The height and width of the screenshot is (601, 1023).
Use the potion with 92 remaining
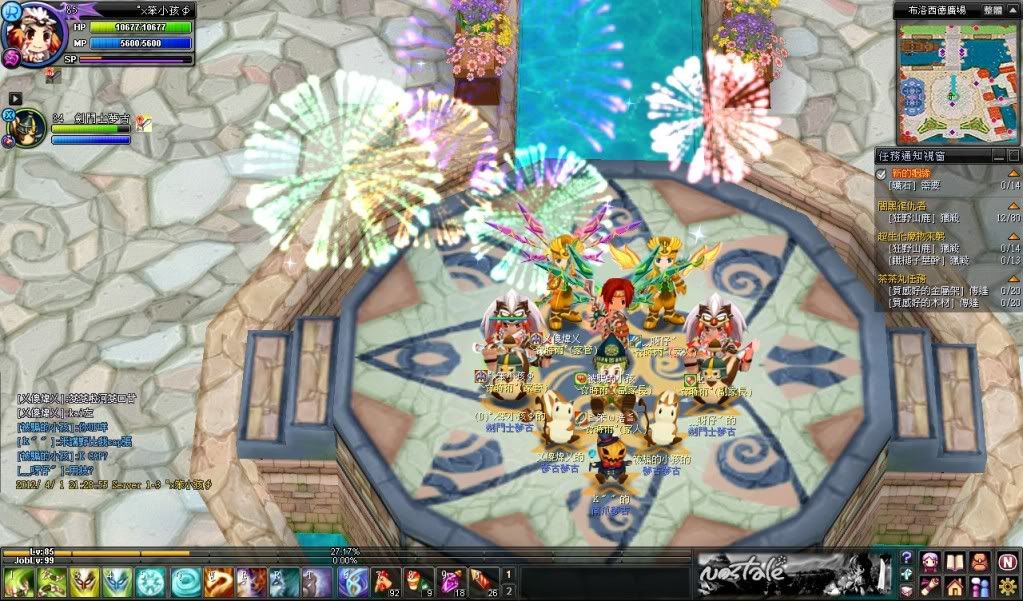click(x=384, y=580)
